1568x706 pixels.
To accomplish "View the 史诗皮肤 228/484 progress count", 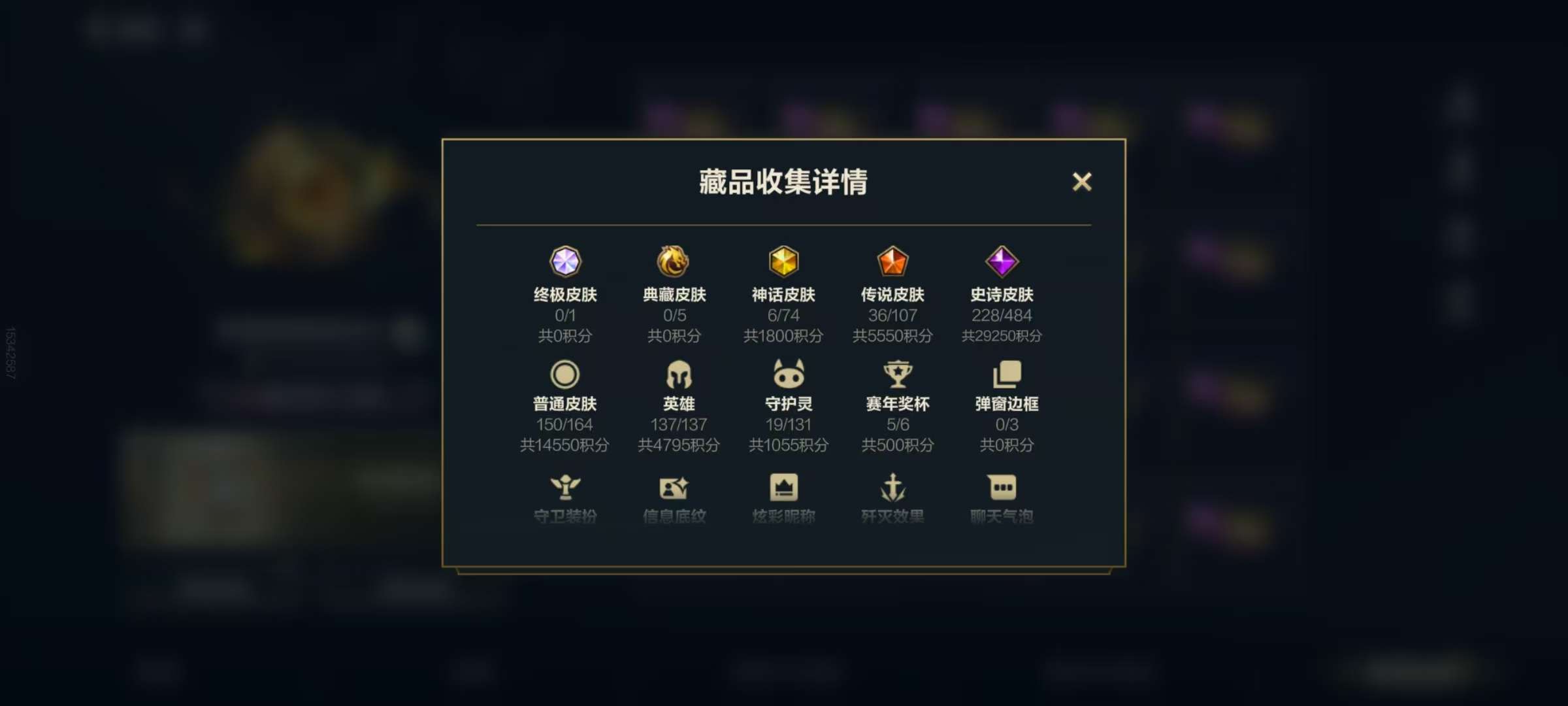I will point(1002,316).
